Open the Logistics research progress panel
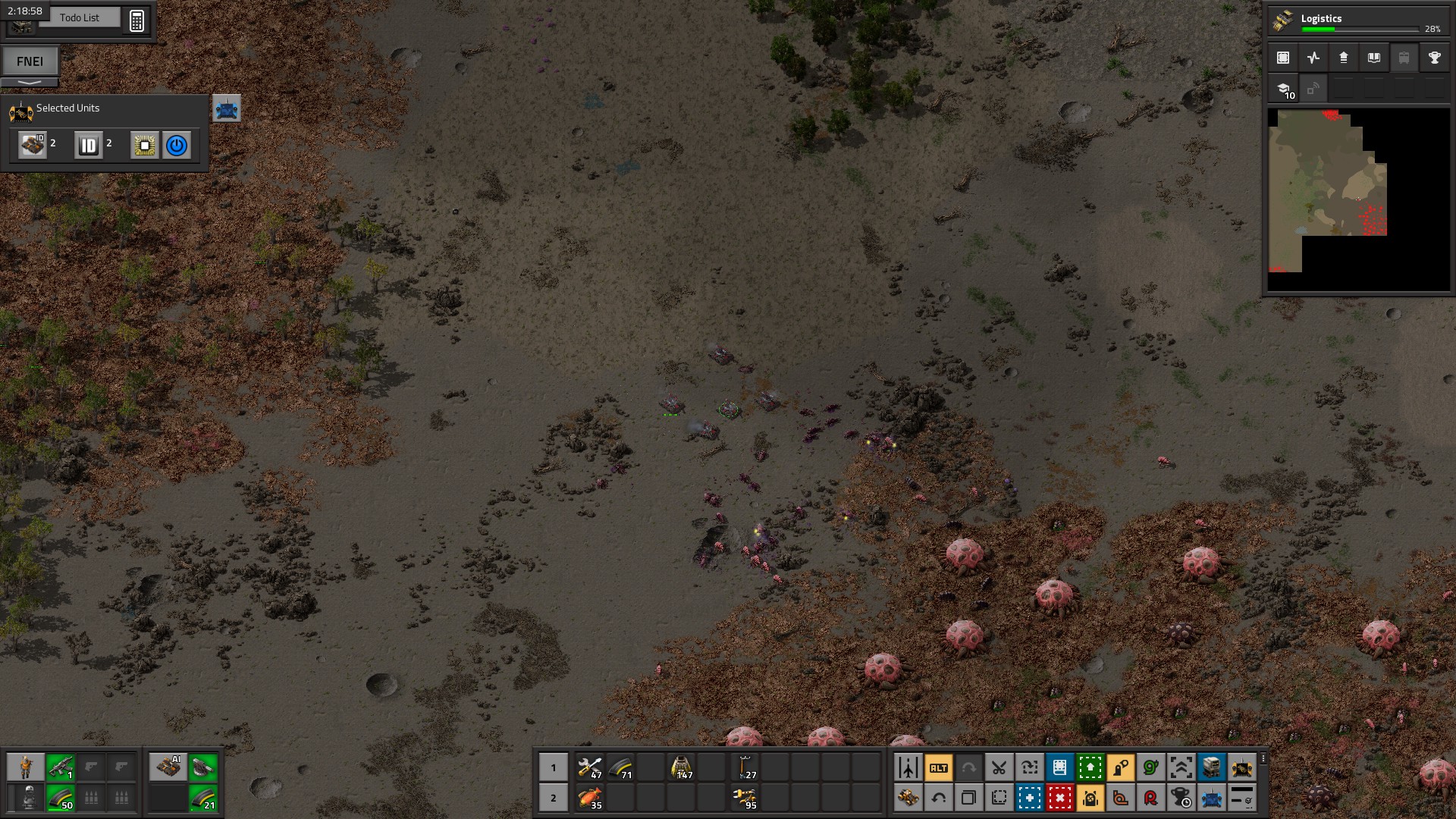 tap(1357, 23)
